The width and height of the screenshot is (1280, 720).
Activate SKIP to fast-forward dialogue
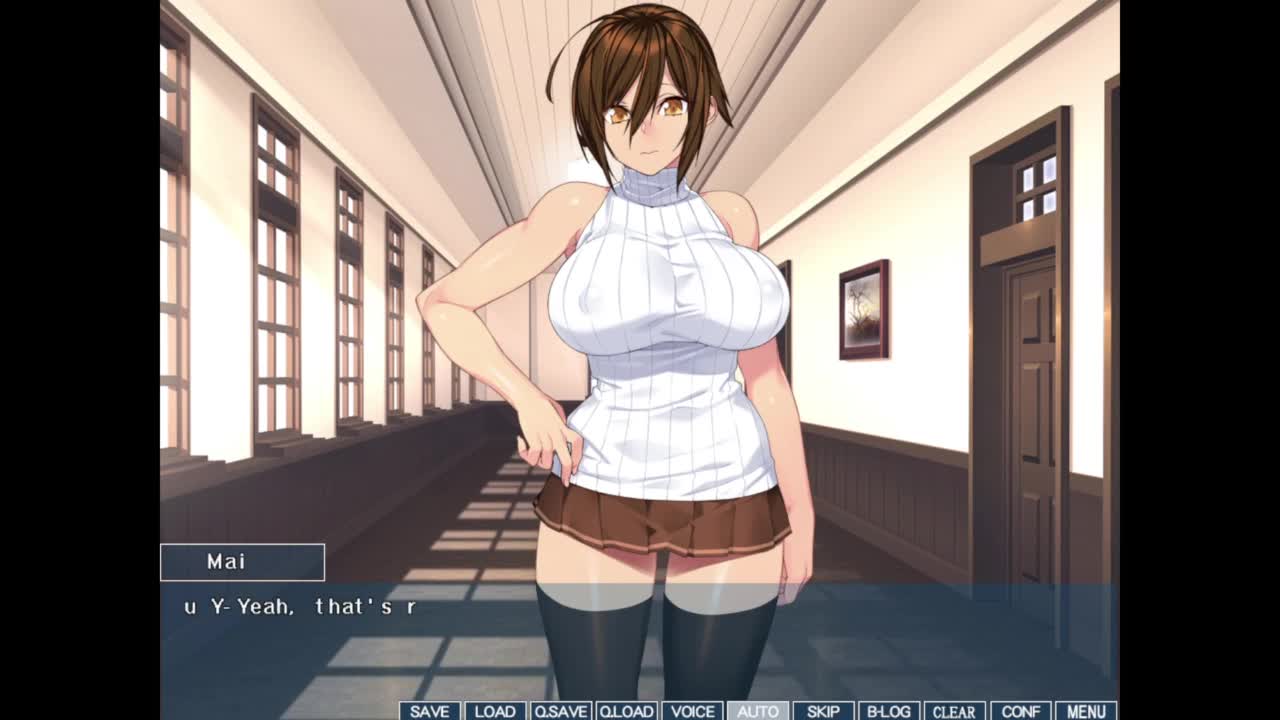coord(823,711)
